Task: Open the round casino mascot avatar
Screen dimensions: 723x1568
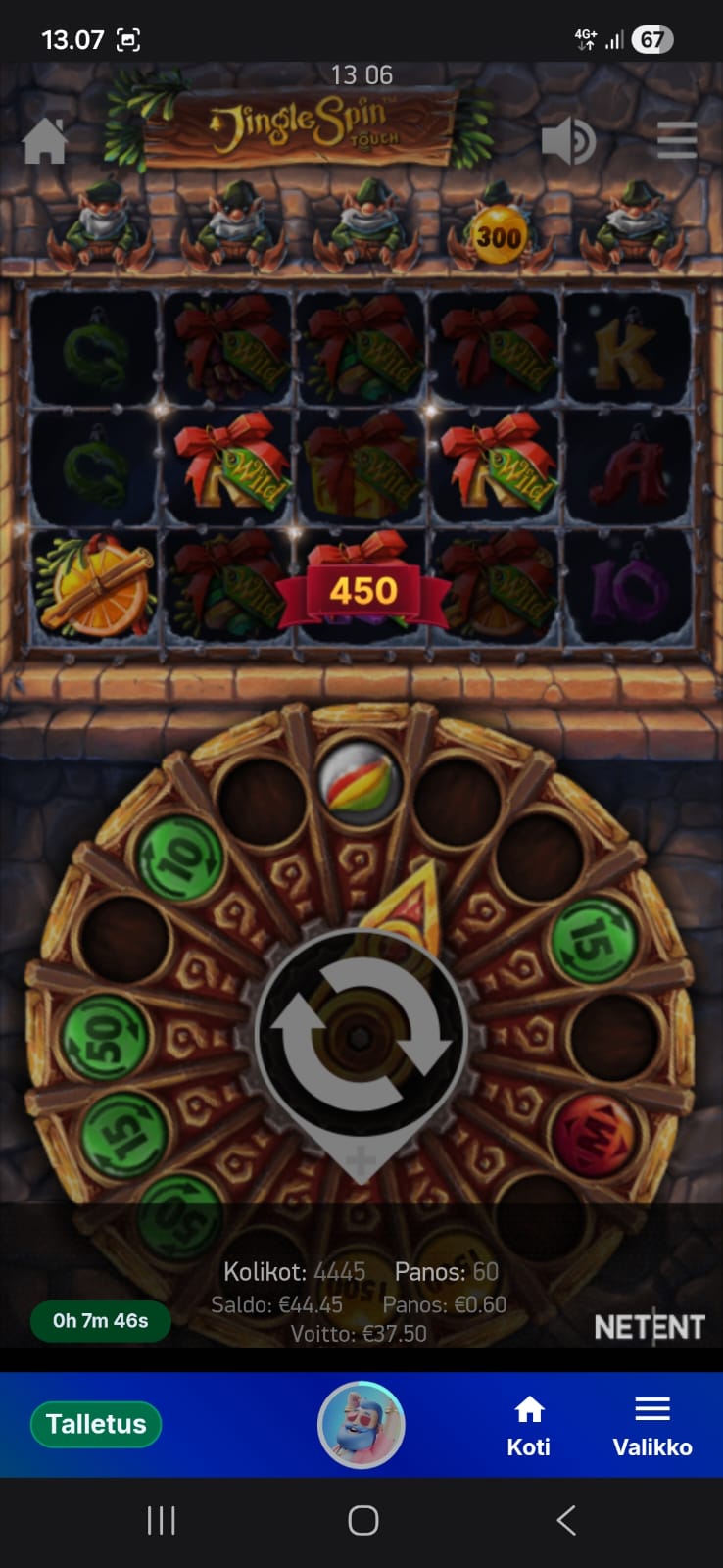Action: click(x=361, y=1425)
